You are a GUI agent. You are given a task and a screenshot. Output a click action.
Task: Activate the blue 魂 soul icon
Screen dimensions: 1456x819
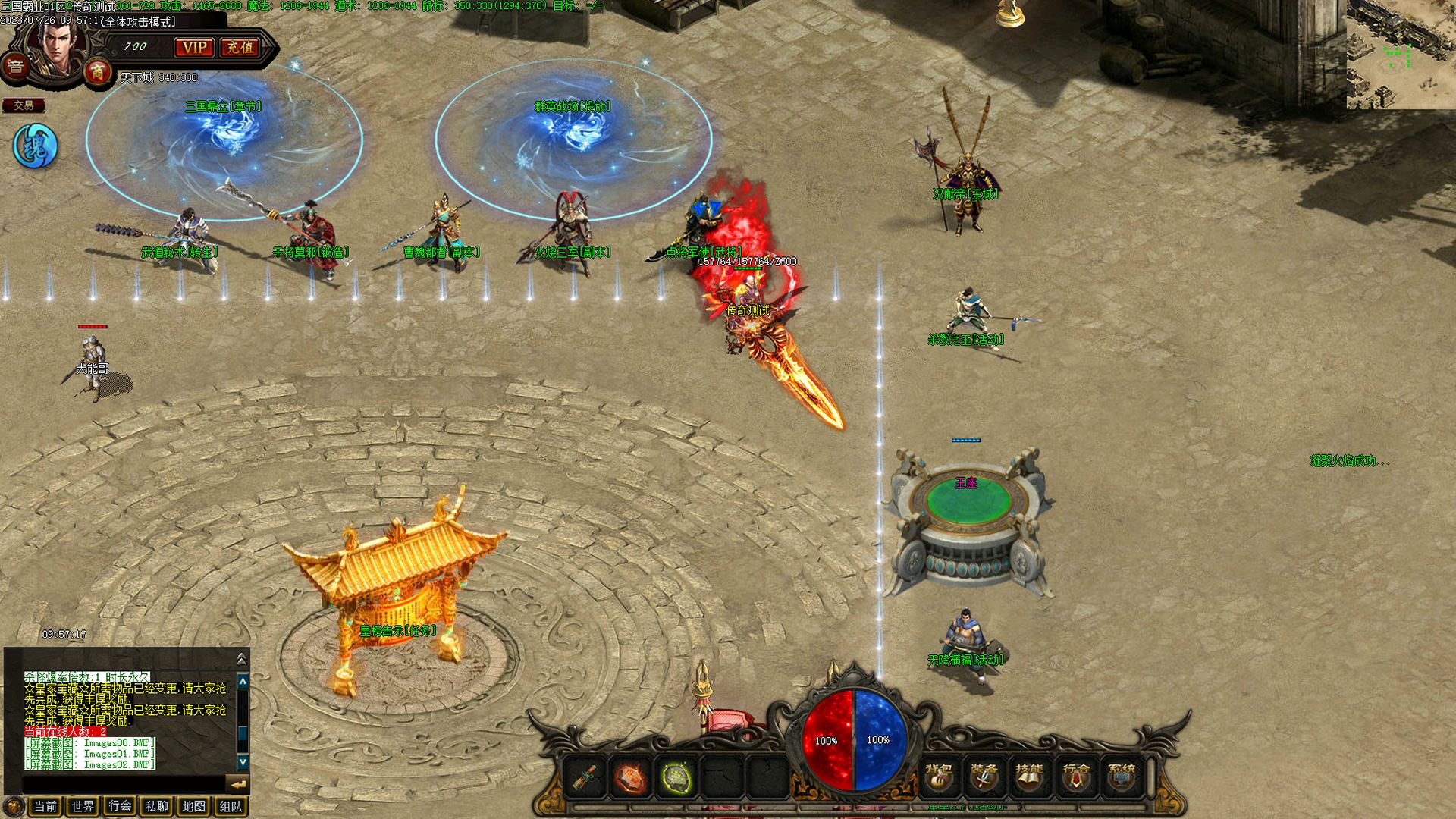click(36, 146)
